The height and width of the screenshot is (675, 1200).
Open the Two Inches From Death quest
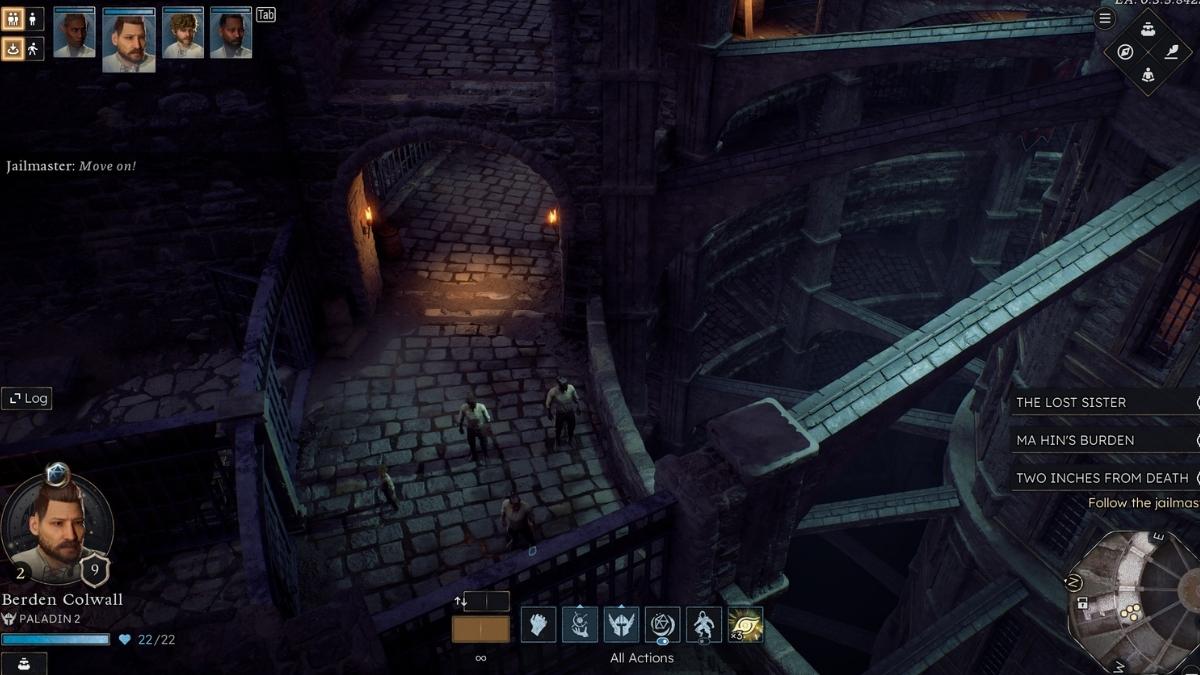[x=1102, y=478]
